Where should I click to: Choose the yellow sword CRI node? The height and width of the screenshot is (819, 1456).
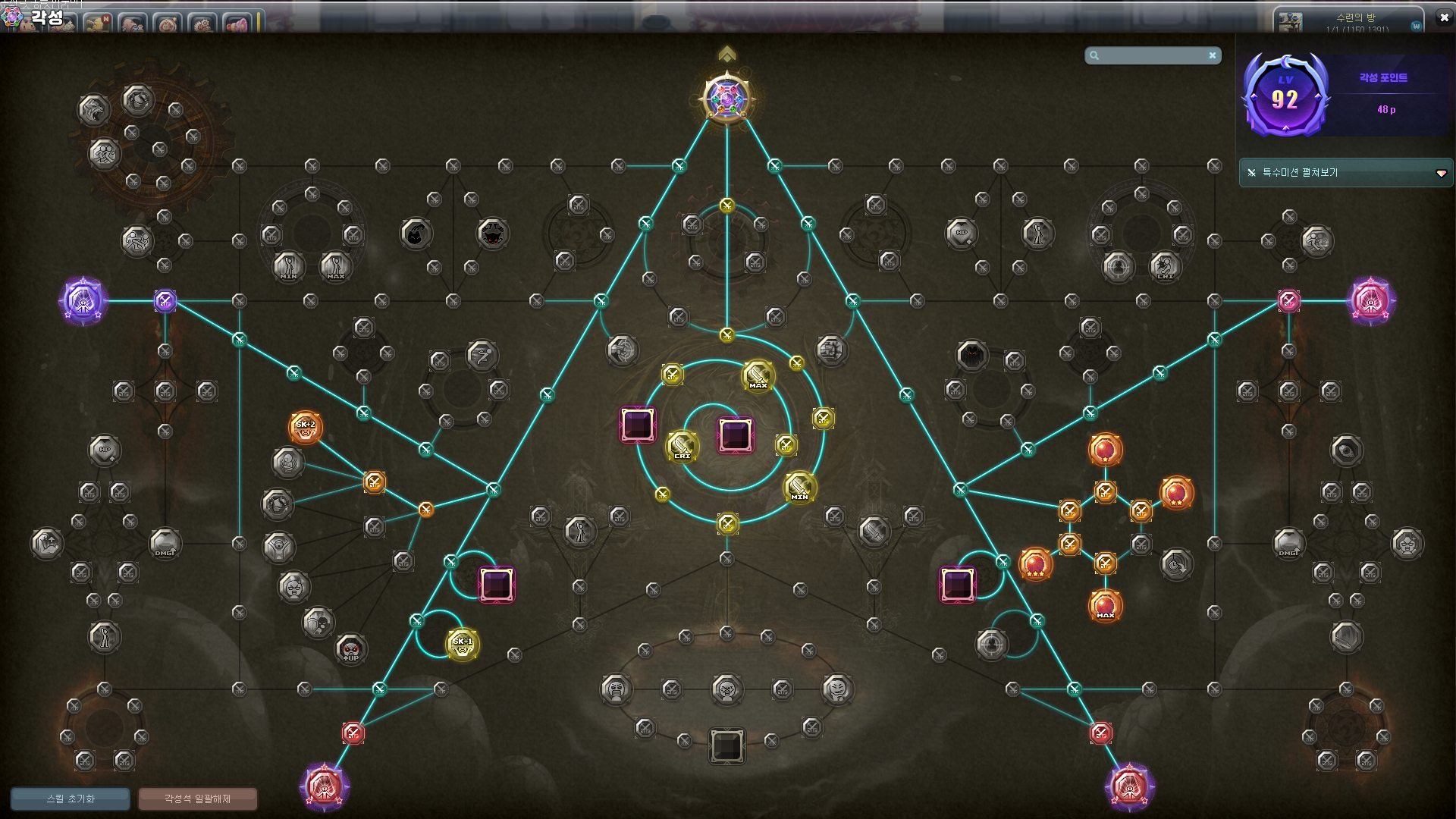coord(682,446)
